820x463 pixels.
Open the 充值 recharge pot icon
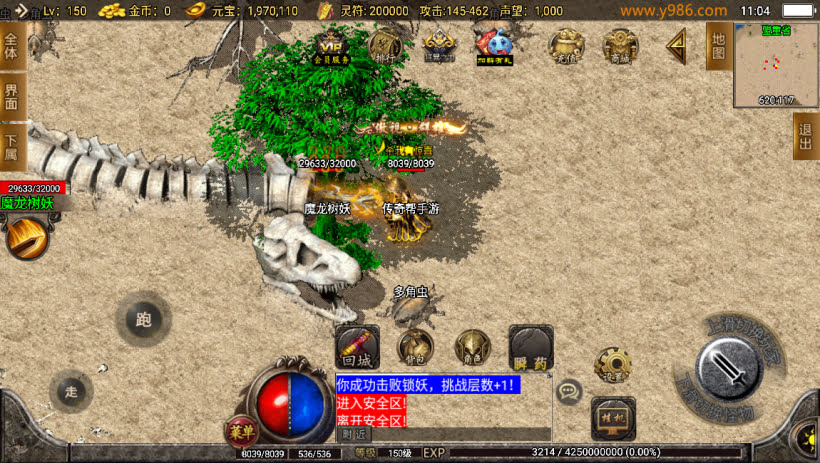click(567, 46)
